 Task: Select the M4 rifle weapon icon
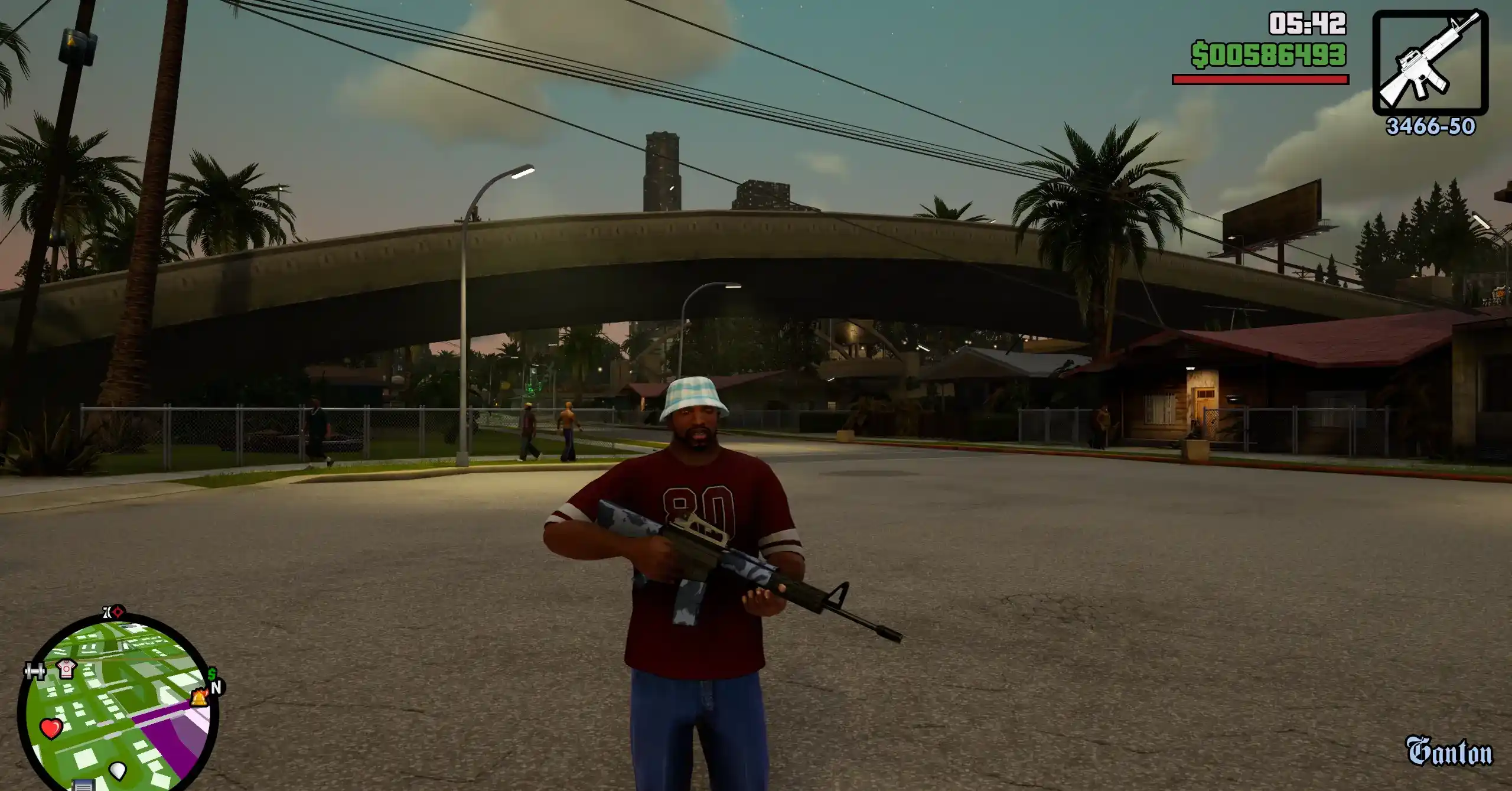click(x=1429, y=63)
